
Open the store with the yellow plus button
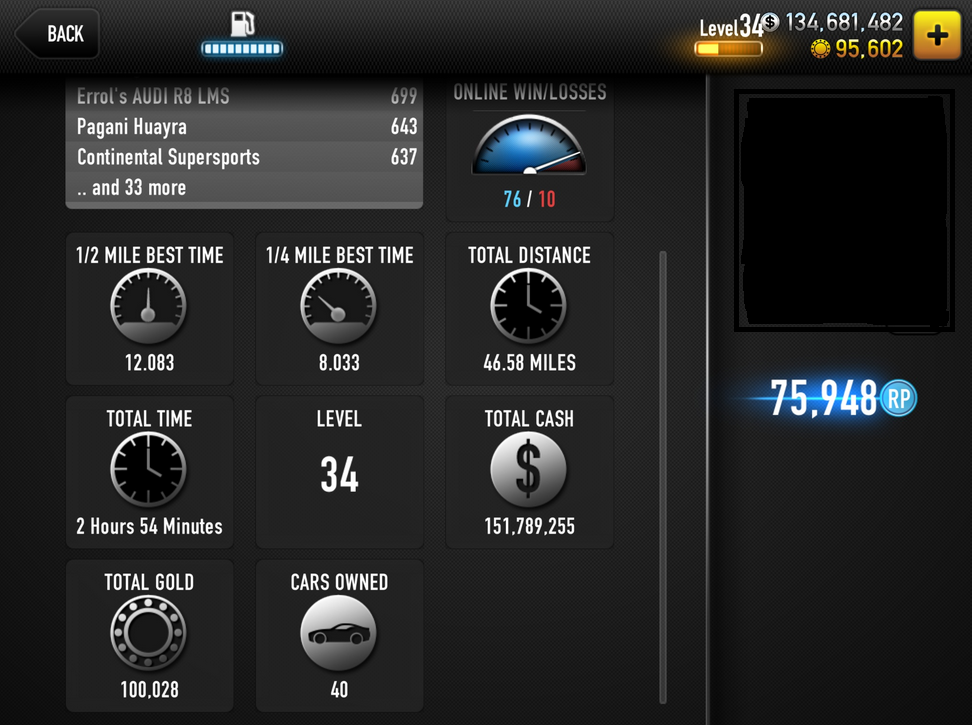937,35
